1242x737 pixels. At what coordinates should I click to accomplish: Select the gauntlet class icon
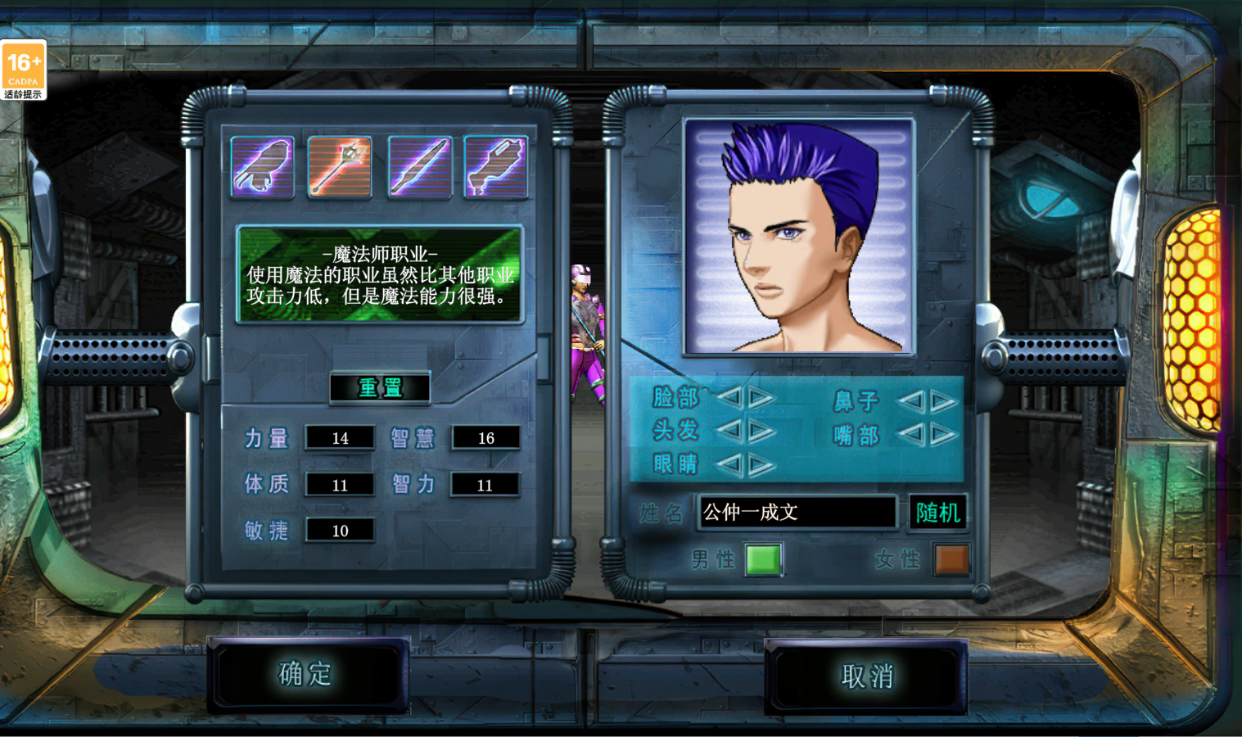262,167
